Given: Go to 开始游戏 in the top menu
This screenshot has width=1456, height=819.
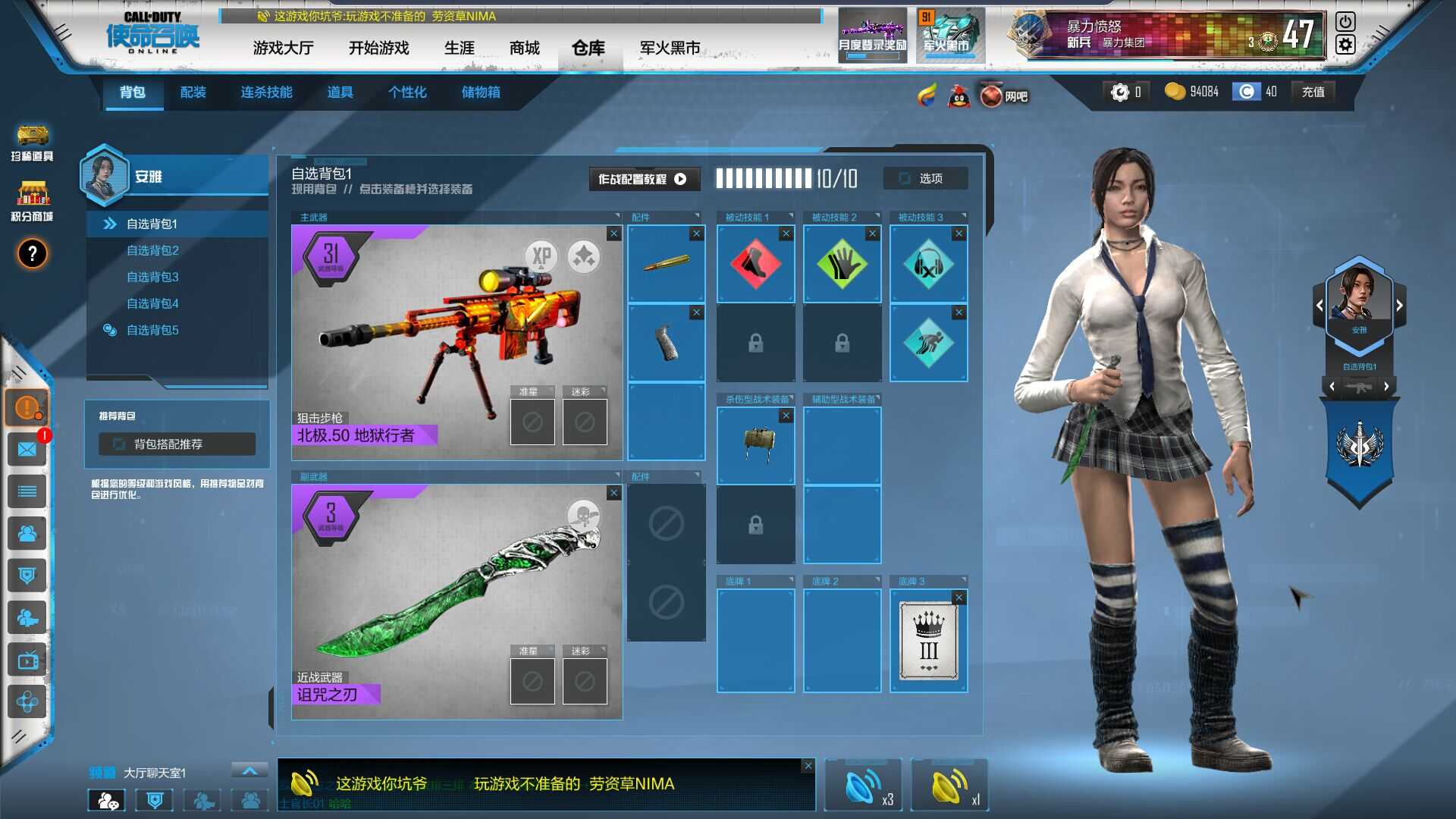Looking at the screenshot, I should point(378,49).
